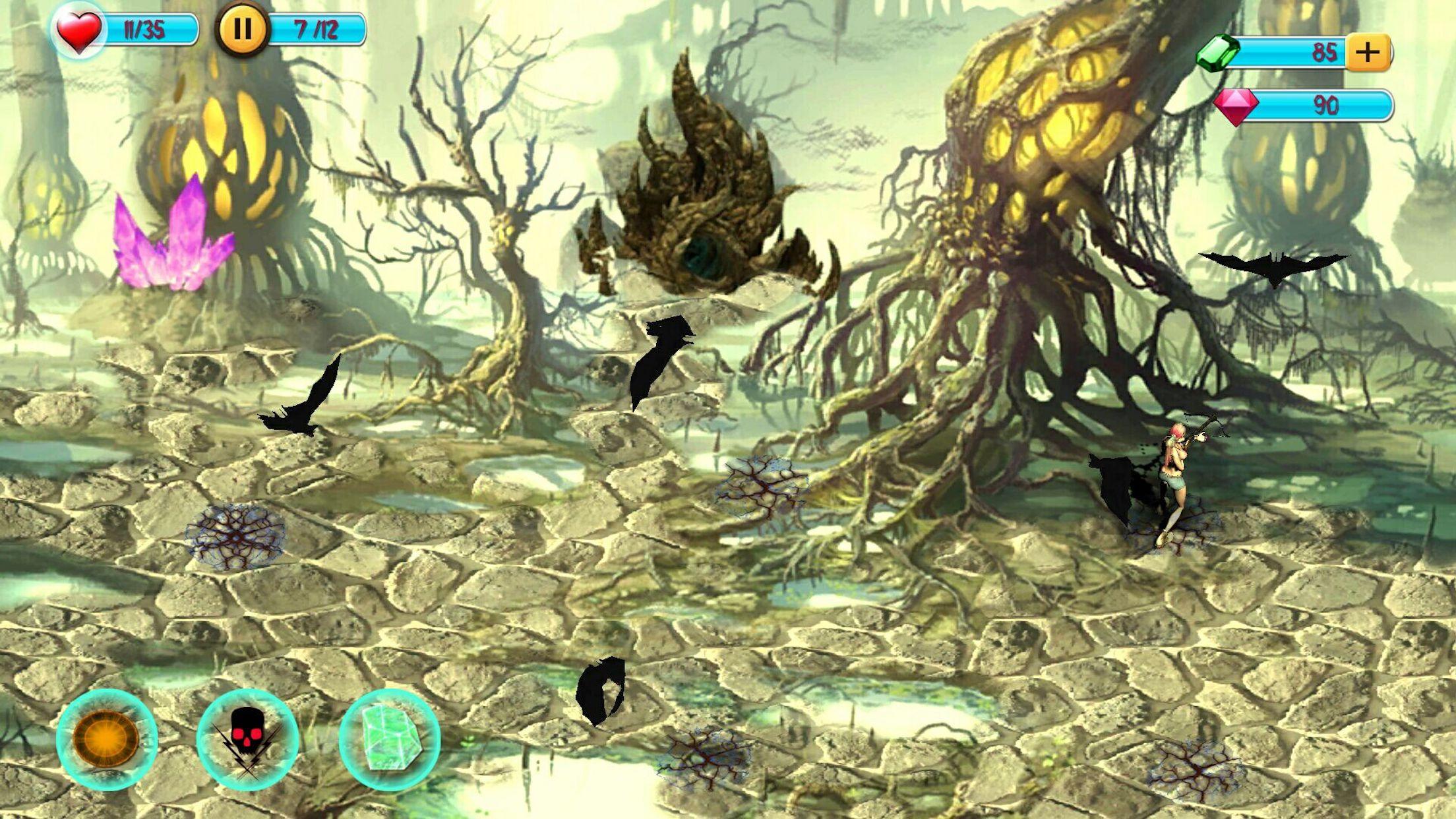Image resolution: width=1456 pixels, height=819 pixels.
Task: Click the yellow pause badge next to 7/12
Action: coord(243,28)
